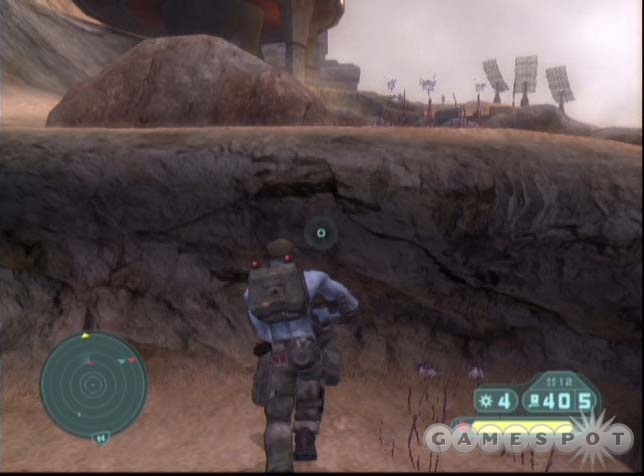The image size is (644, 476).
Task: Click the circular radar minimap
Action: [93, 385]
